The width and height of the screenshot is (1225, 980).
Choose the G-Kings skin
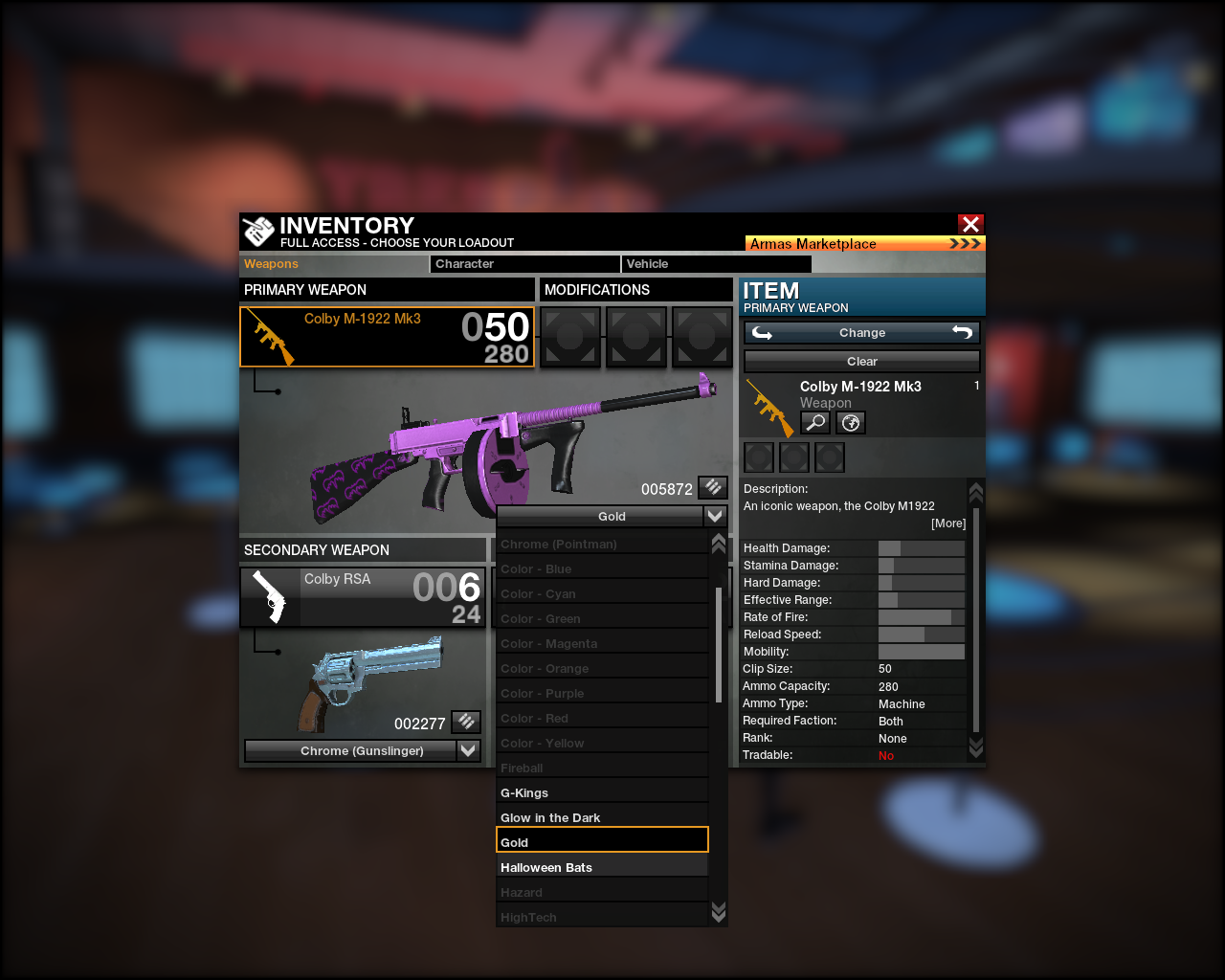point(602,792)
